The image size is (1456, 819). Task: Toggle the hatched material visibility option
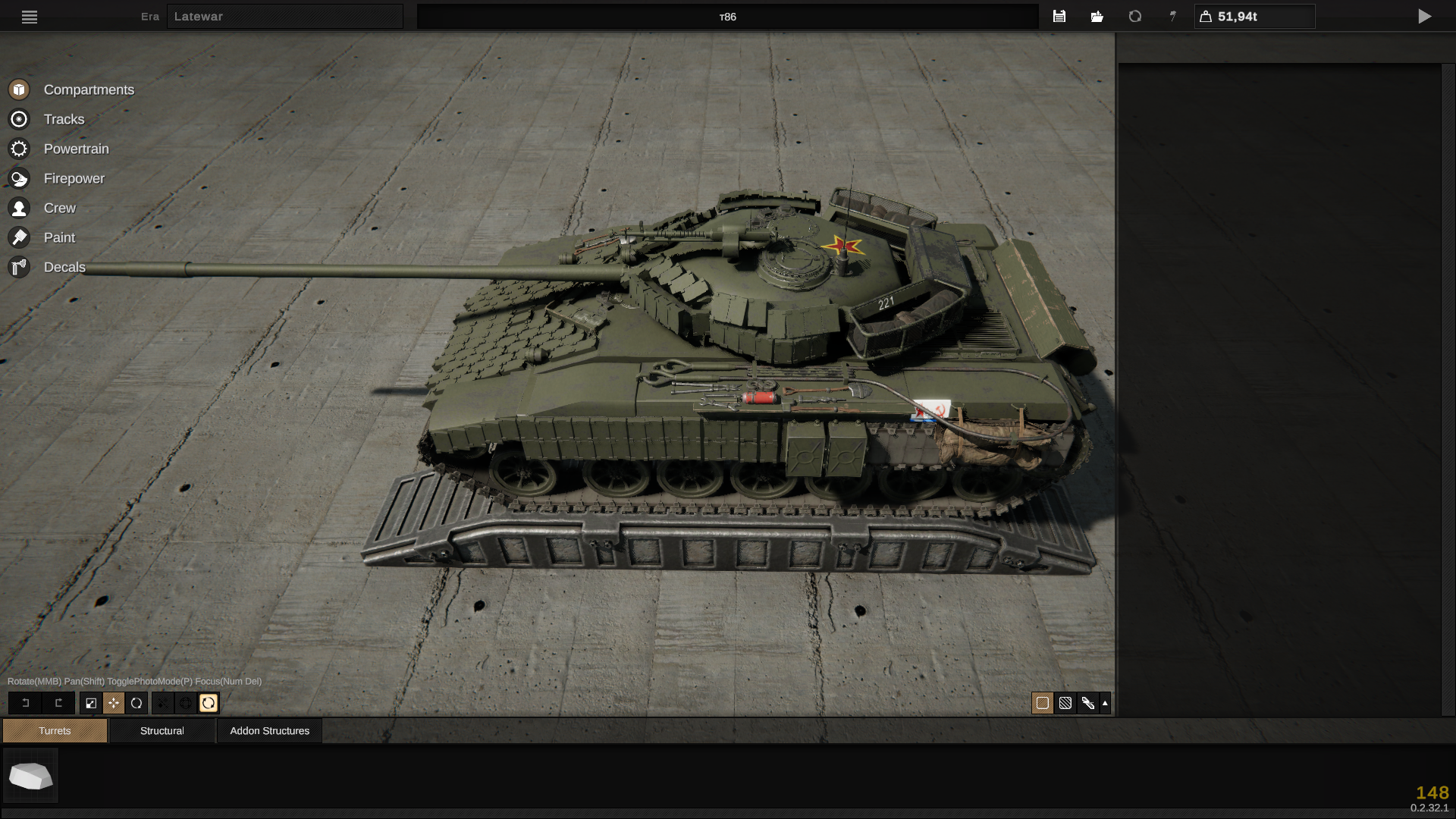pos(1066,703)
